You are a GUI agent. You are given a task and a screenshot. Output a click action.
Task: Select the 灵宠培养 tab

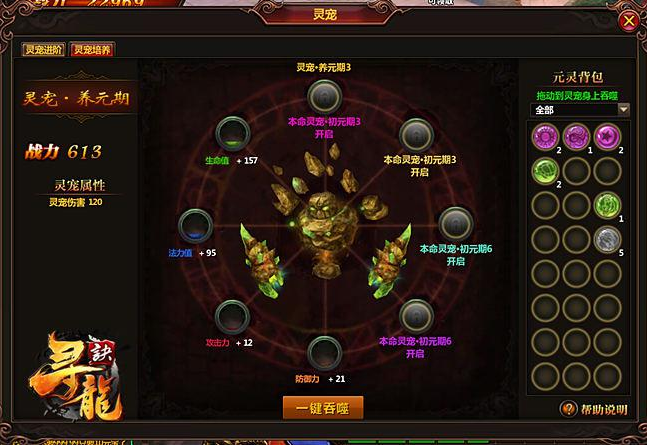(x=92, y=49)
